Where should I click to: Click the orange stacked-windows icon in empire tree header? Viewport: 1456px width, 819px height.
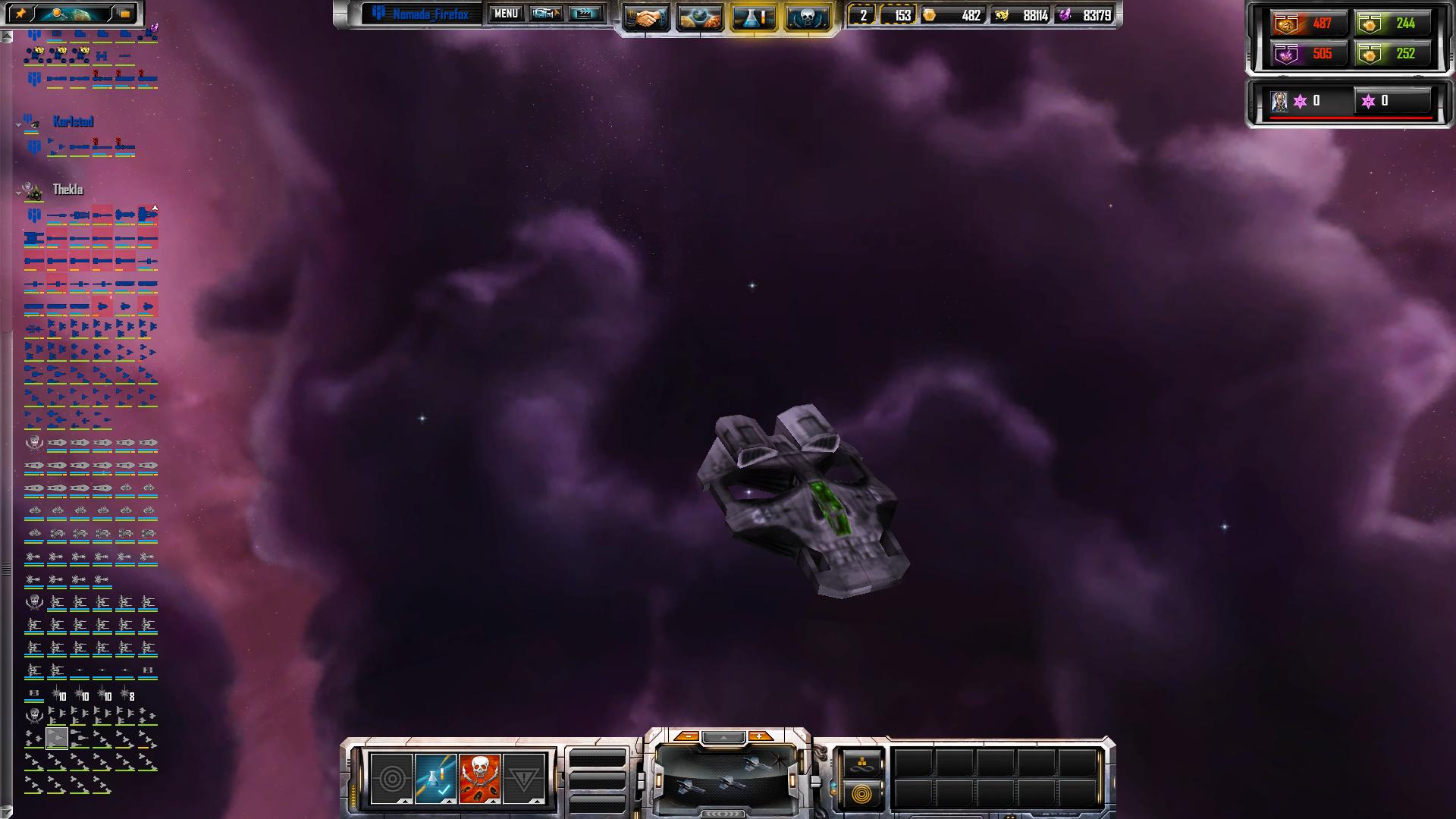click(x=125, y=13)
